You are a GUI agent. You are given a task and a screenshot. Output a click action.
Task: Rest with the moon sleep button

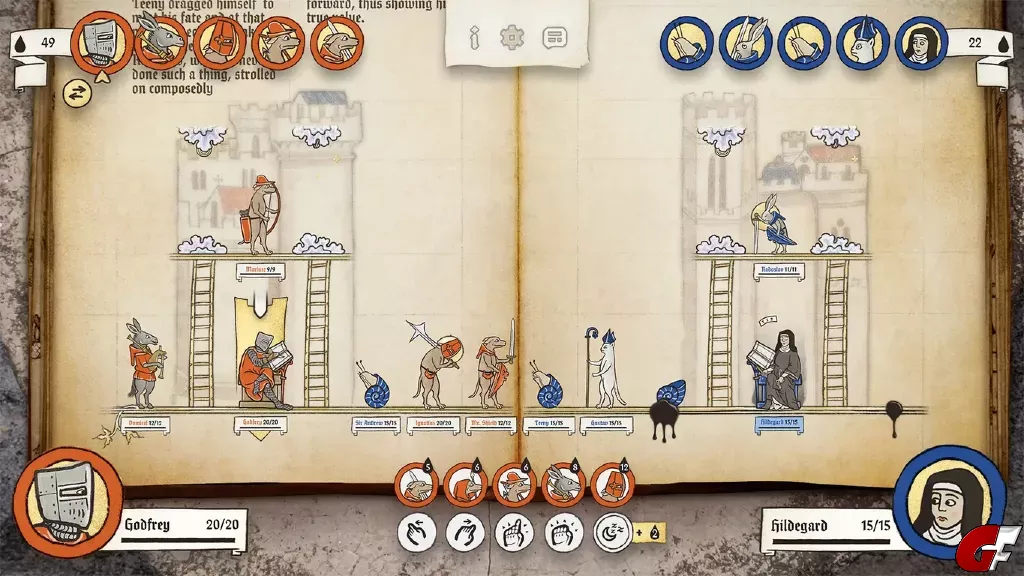click(x=612, y=531)
